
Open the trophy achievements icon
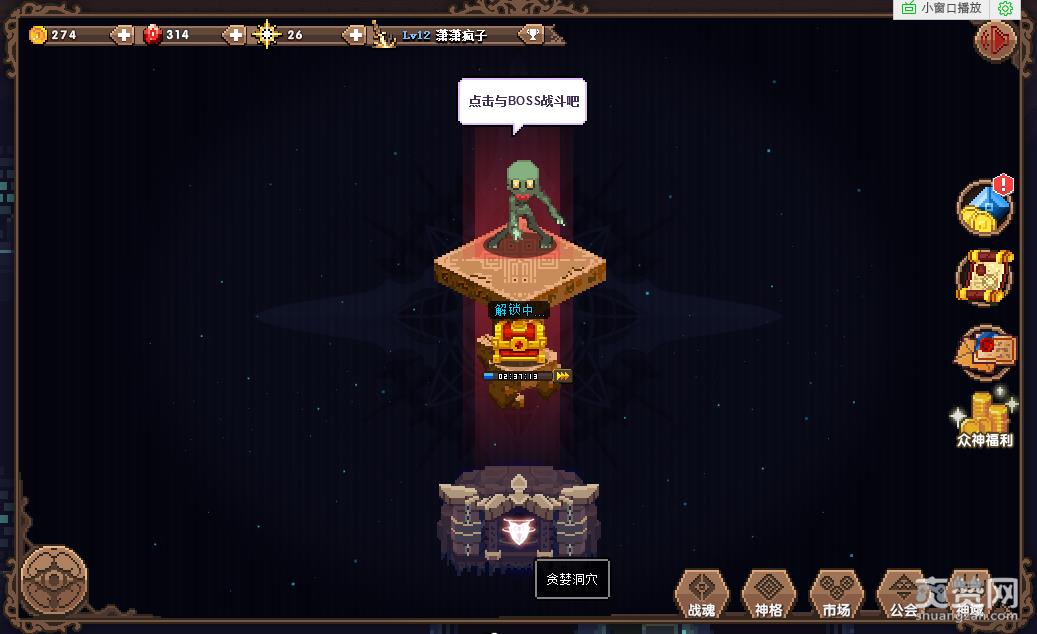pos(533,35)
